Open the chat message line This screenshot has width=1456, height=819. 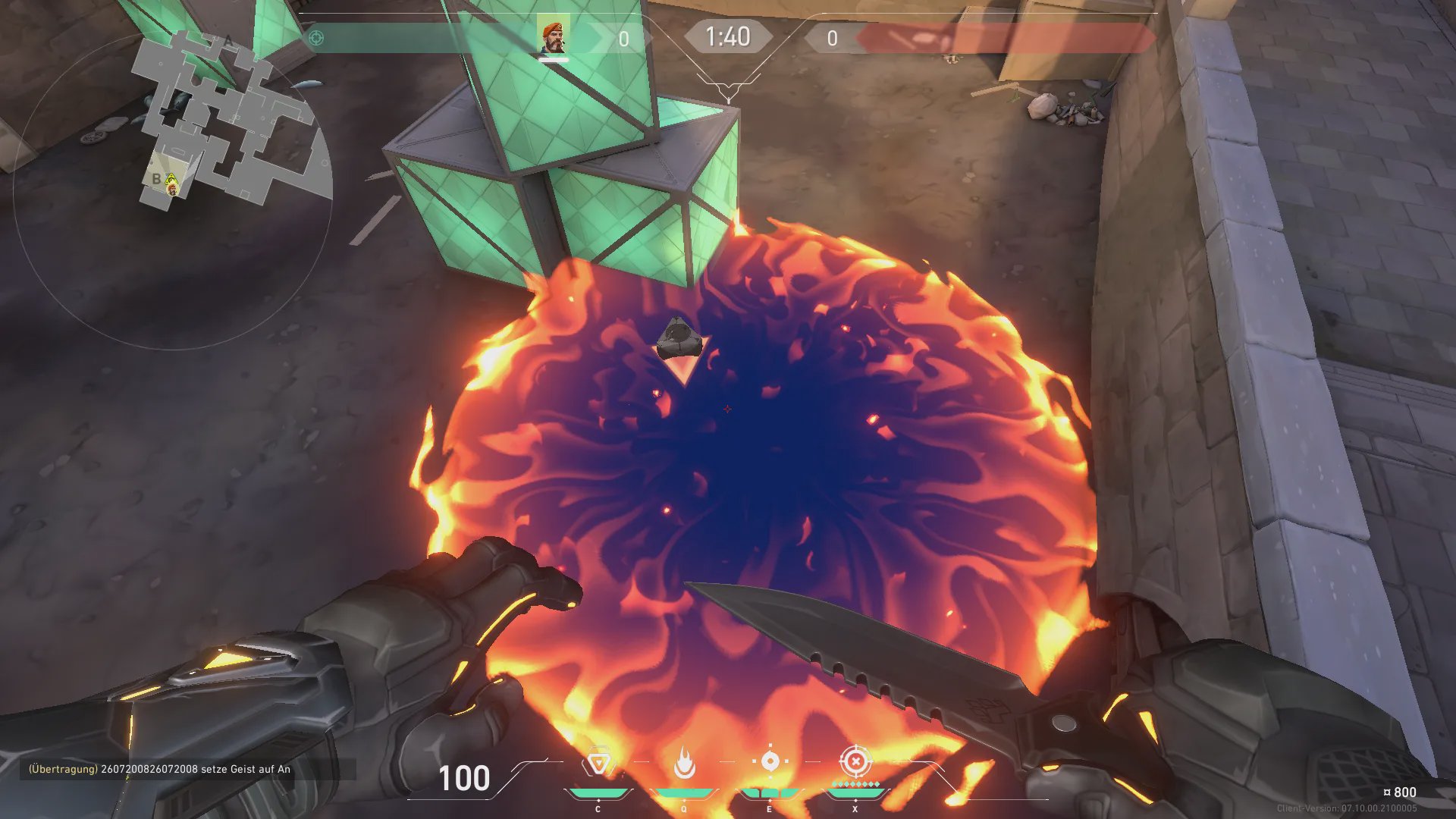click(x=160, y=769)
